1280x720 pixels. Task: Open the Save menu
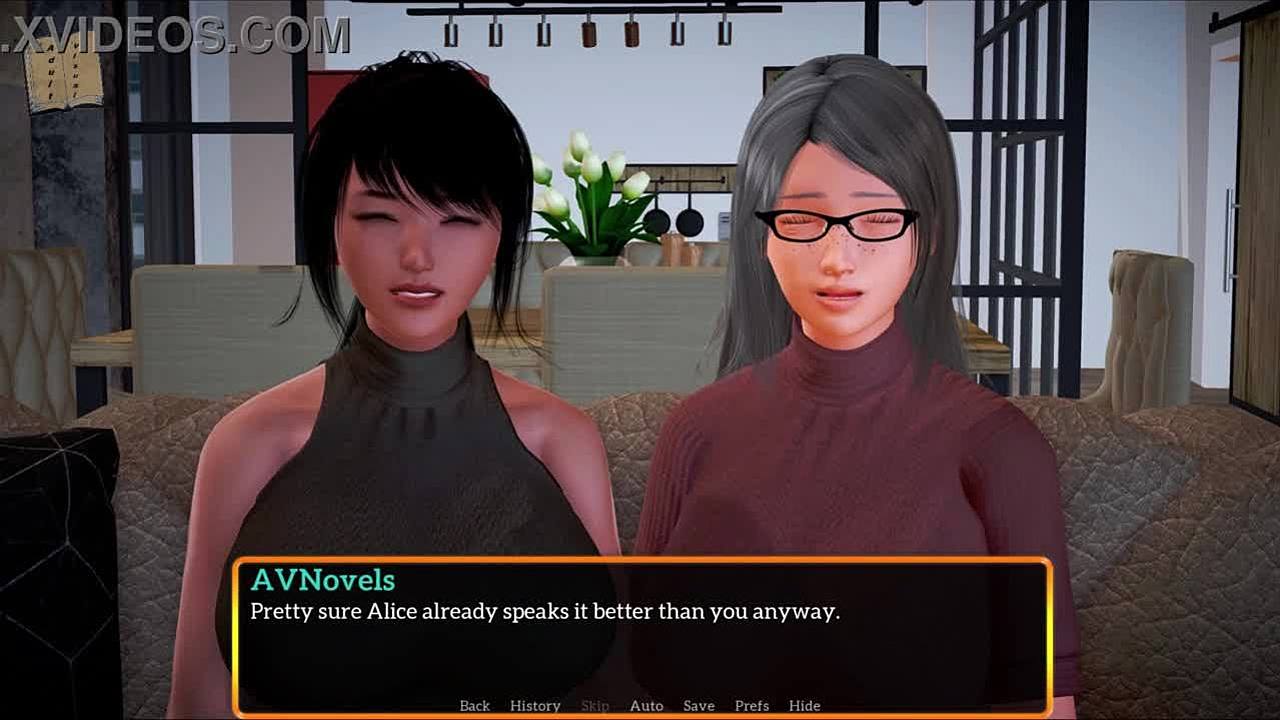coord(698,705)
